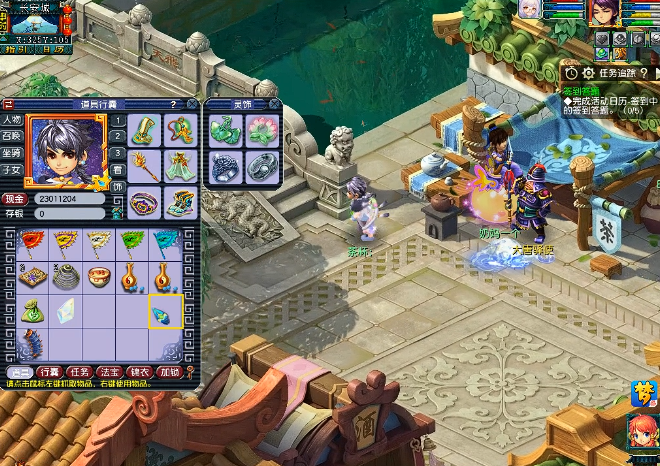Switch to the 坐骑 mount view
Viewport: 660px width, 466px height.
pos(13,153)
